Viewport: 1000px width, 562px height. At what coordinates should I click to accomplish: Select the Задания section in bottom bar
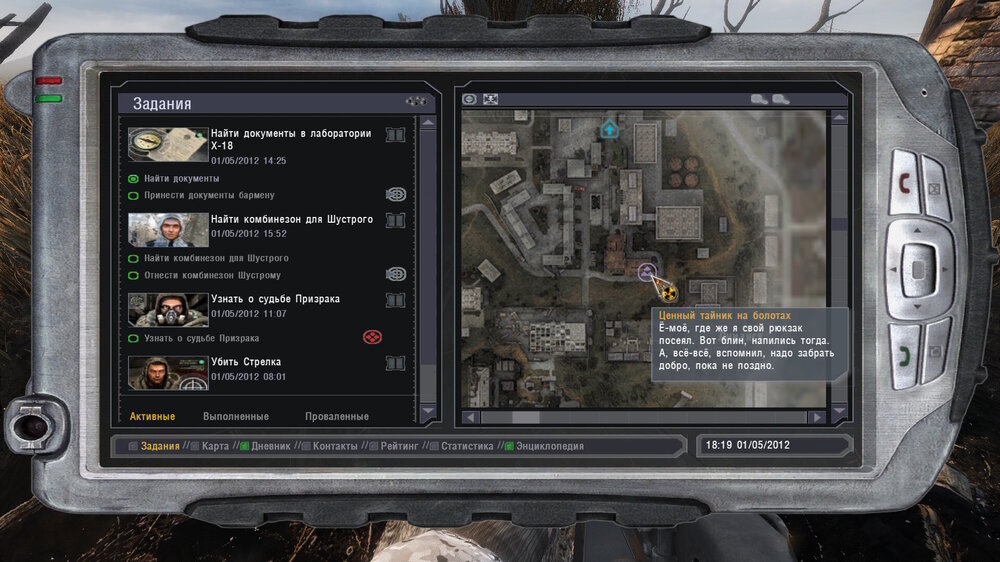tap(160, 446)
